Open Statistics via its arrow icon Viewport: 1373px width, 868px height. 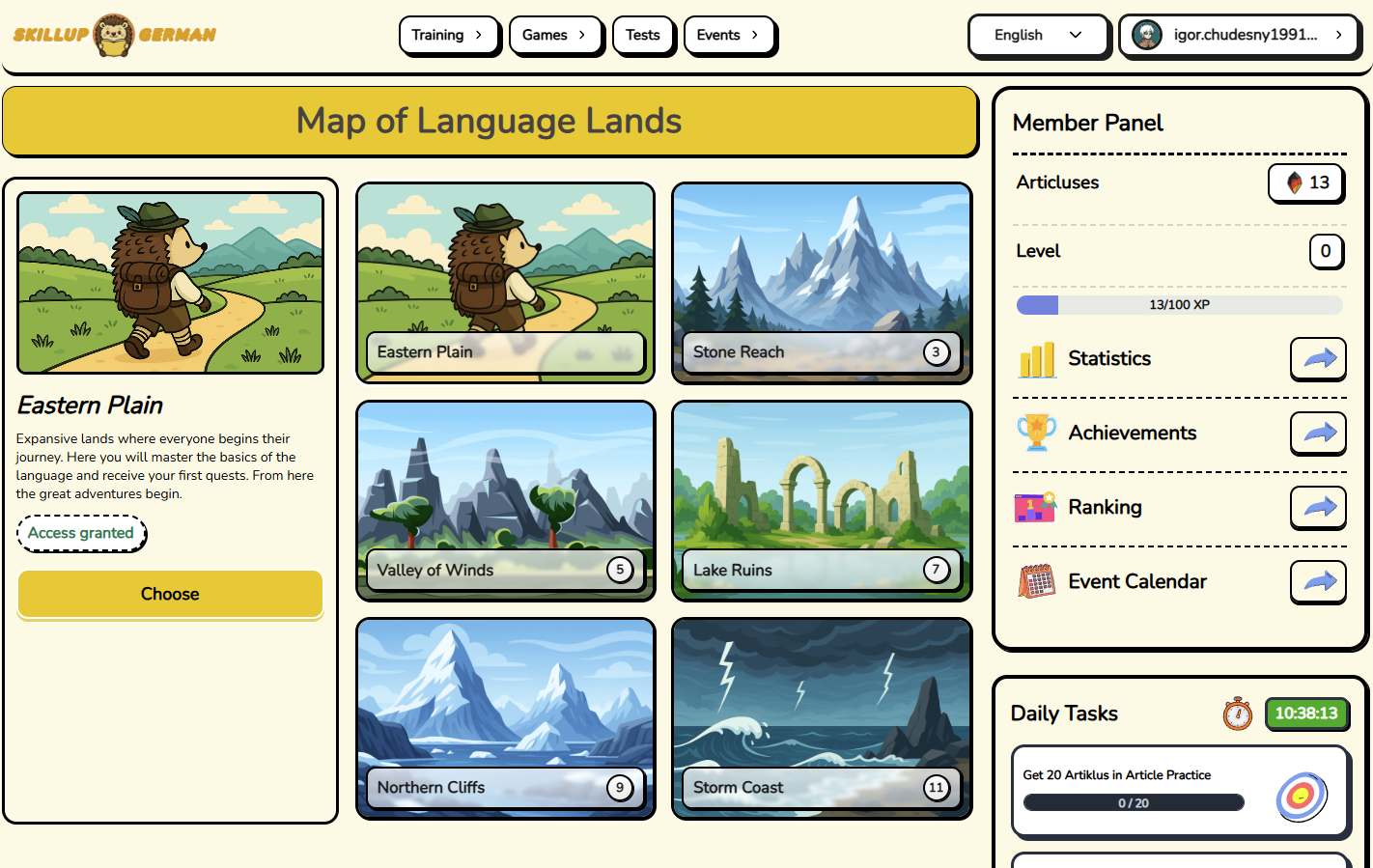(1318, 358)
